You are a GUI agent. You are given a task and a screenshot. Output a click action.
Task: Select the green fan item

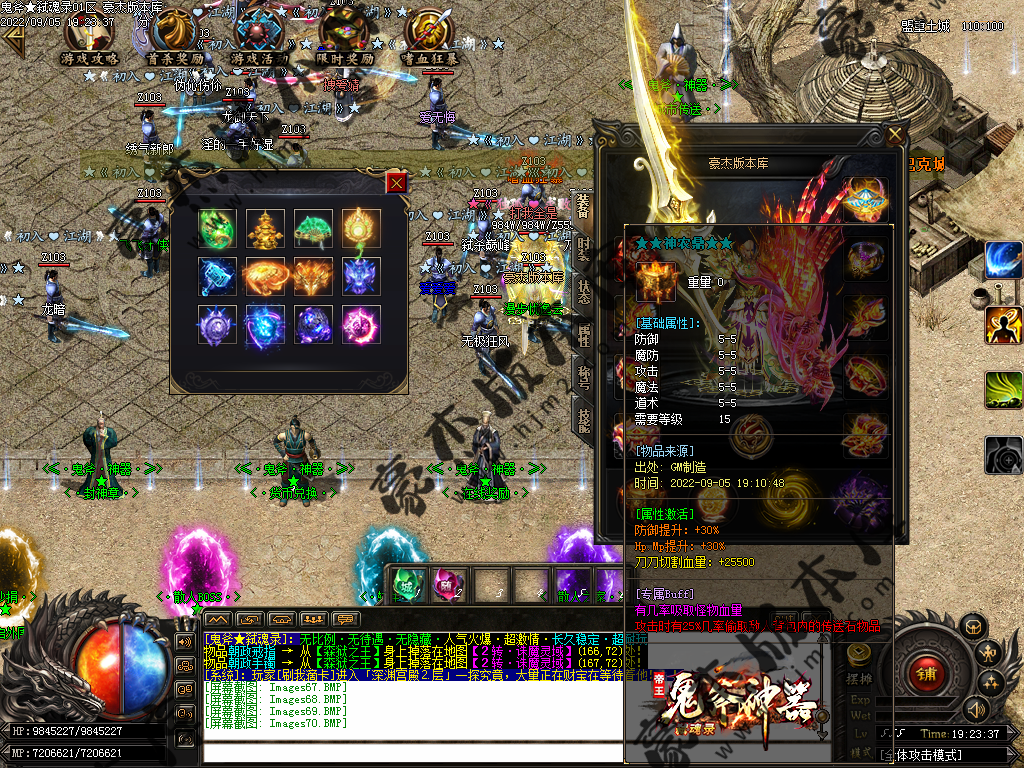point(313,228)
